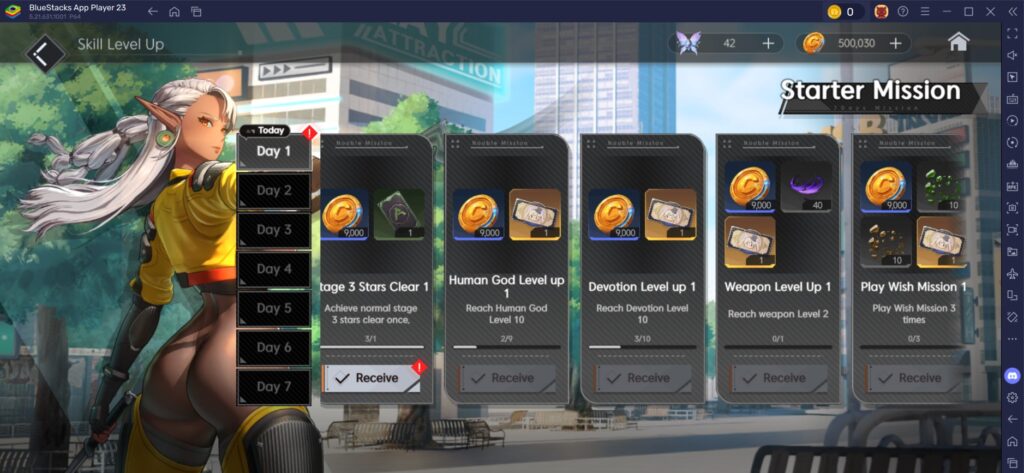Open the Day 7 tab
Screen dimensions: 1024x473
click(273, 386)
